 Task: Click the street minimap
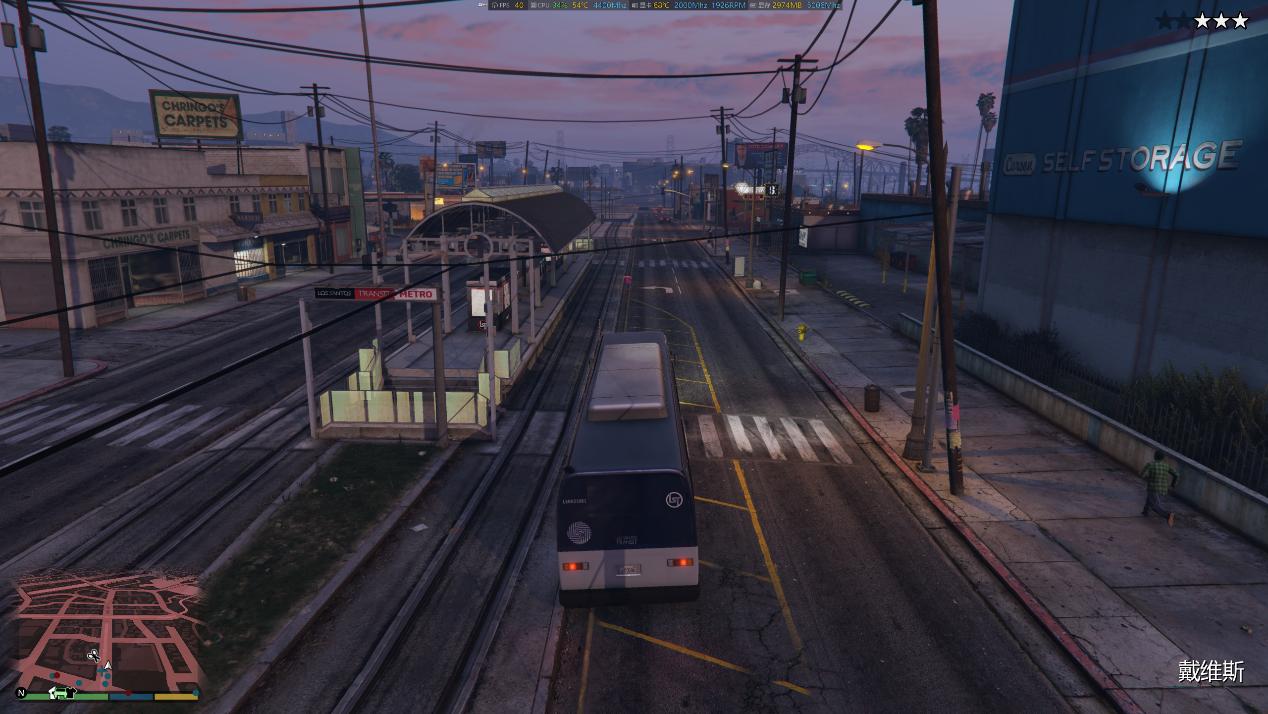point(108,628)
